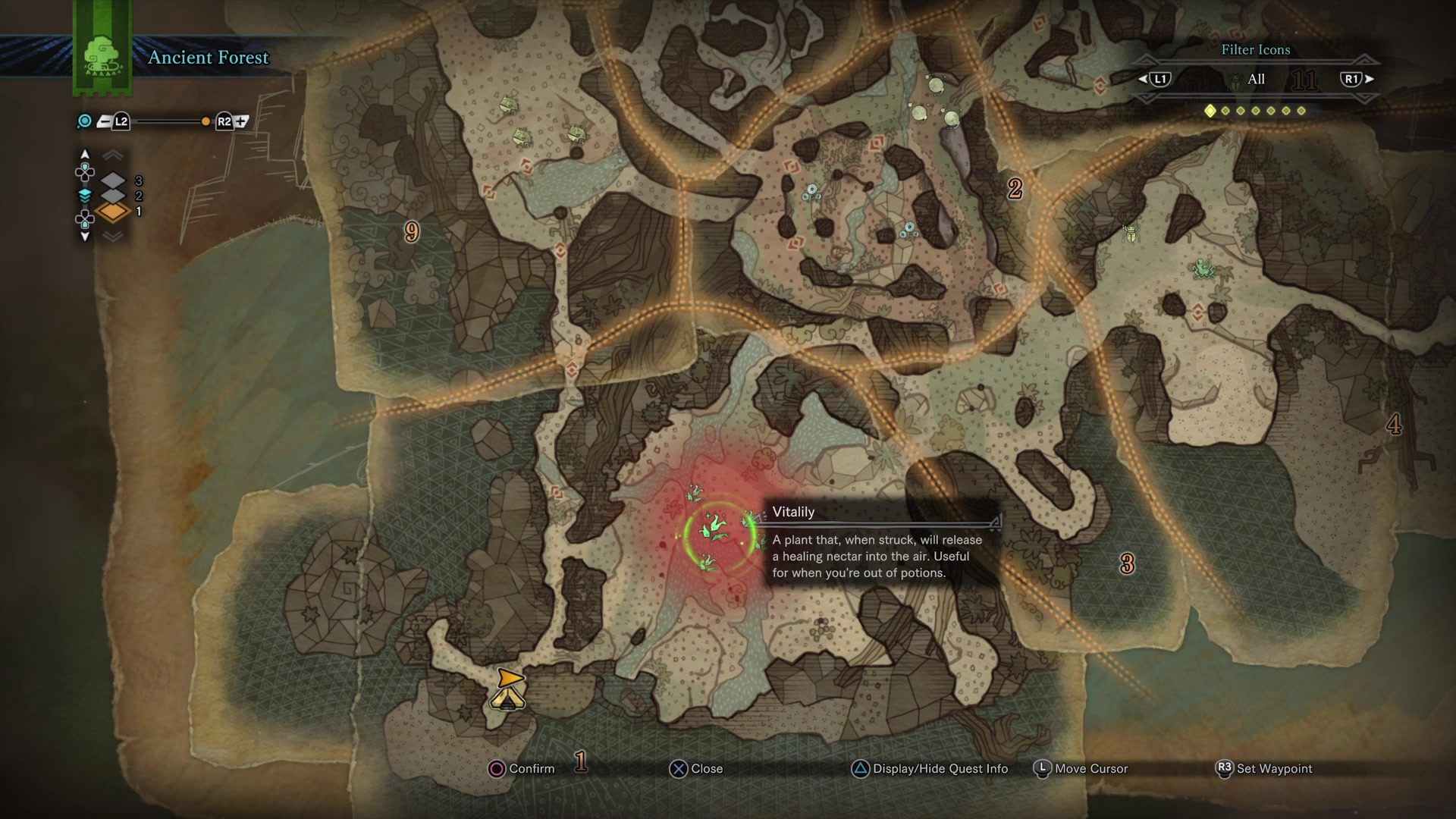Click the magnifying glass zoom icon

pyautogui.click(x=85, y=121)
